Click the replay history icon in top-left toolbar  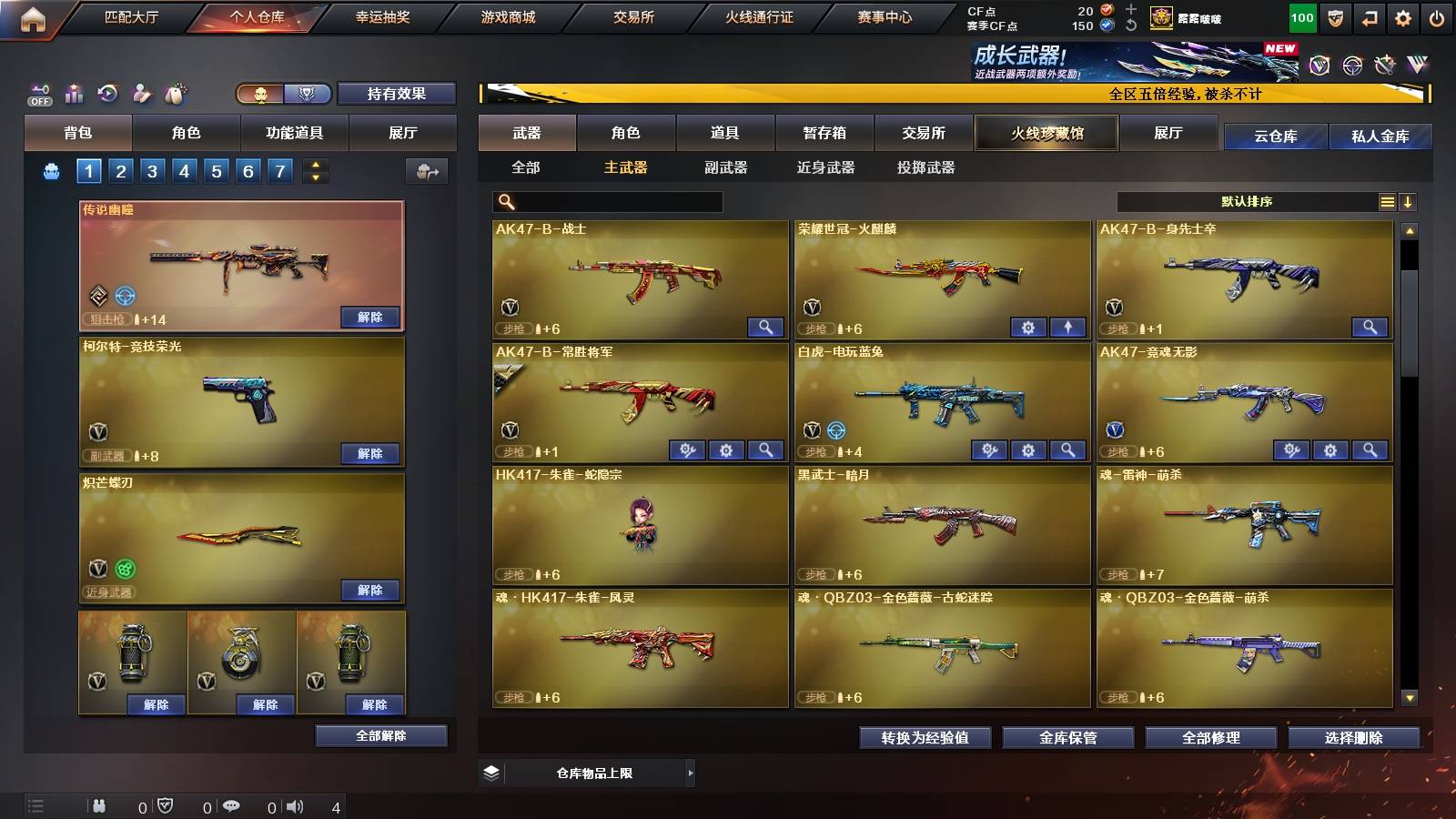[107, 94]
